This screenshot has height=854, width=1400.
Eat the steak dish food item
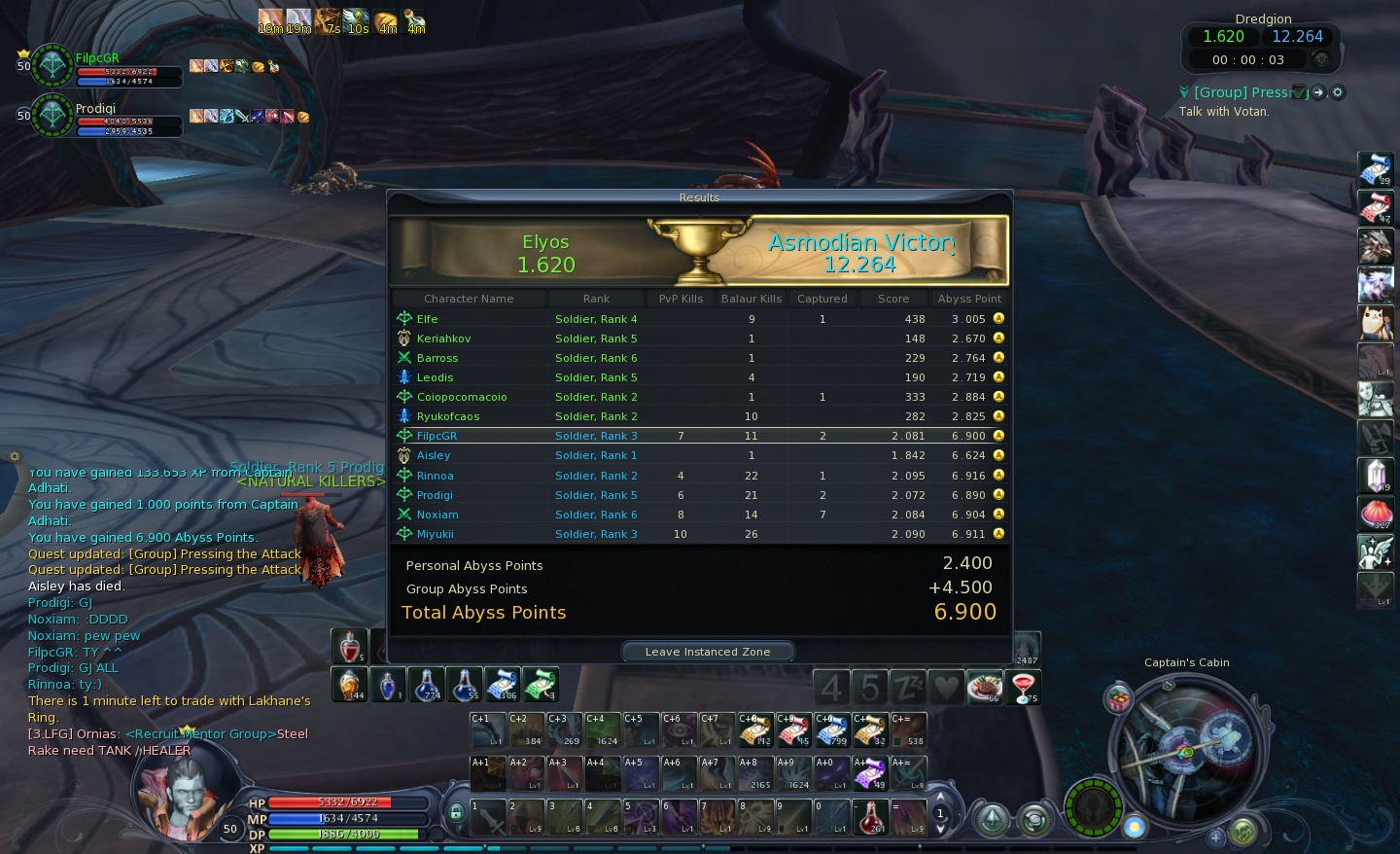pyautogui.click(x=984, y=687)
